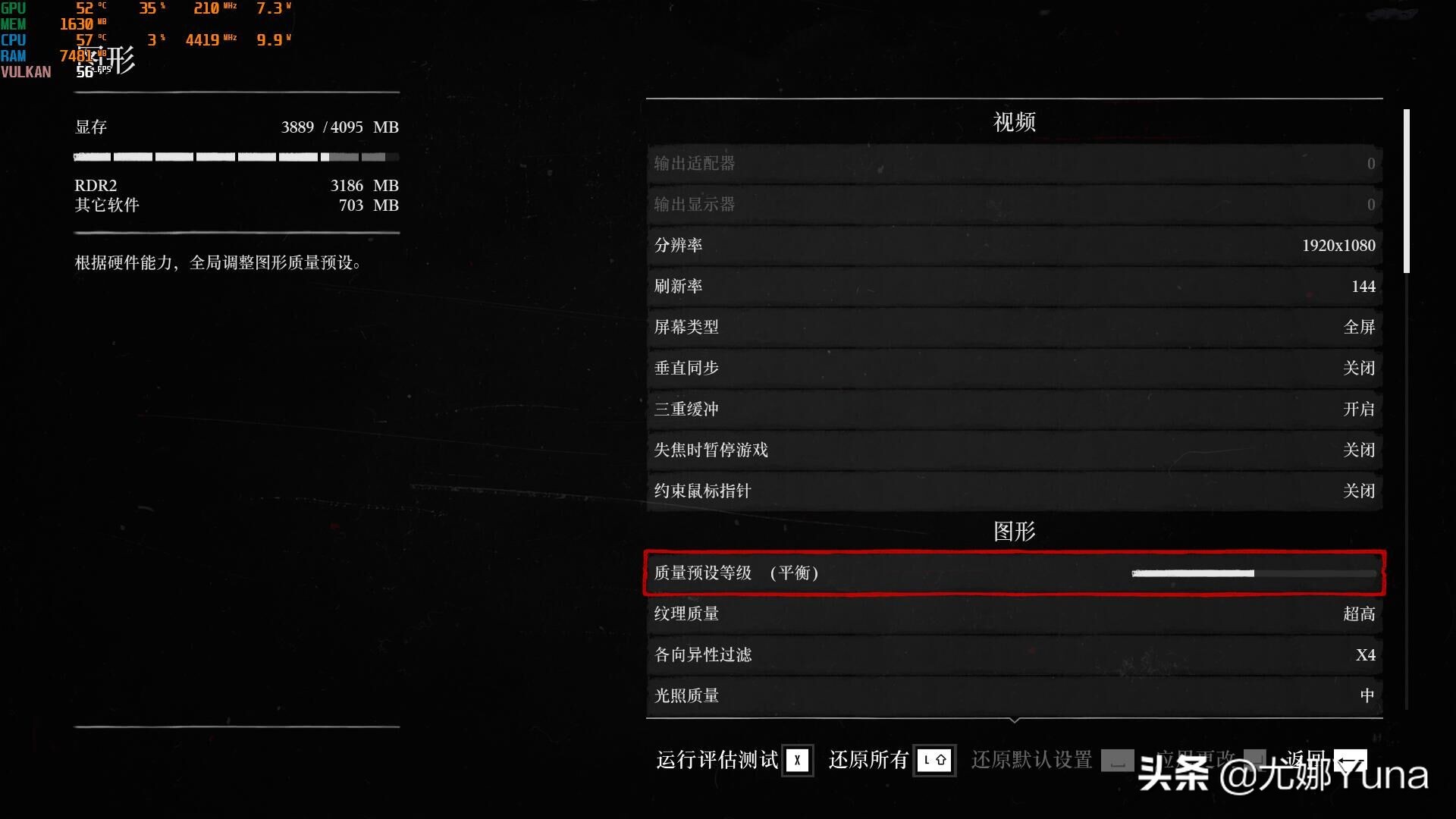Open 屏幕类型 set to 全屏
The width and height of the screenshot is (1456, 819).
coord(1014,327)
